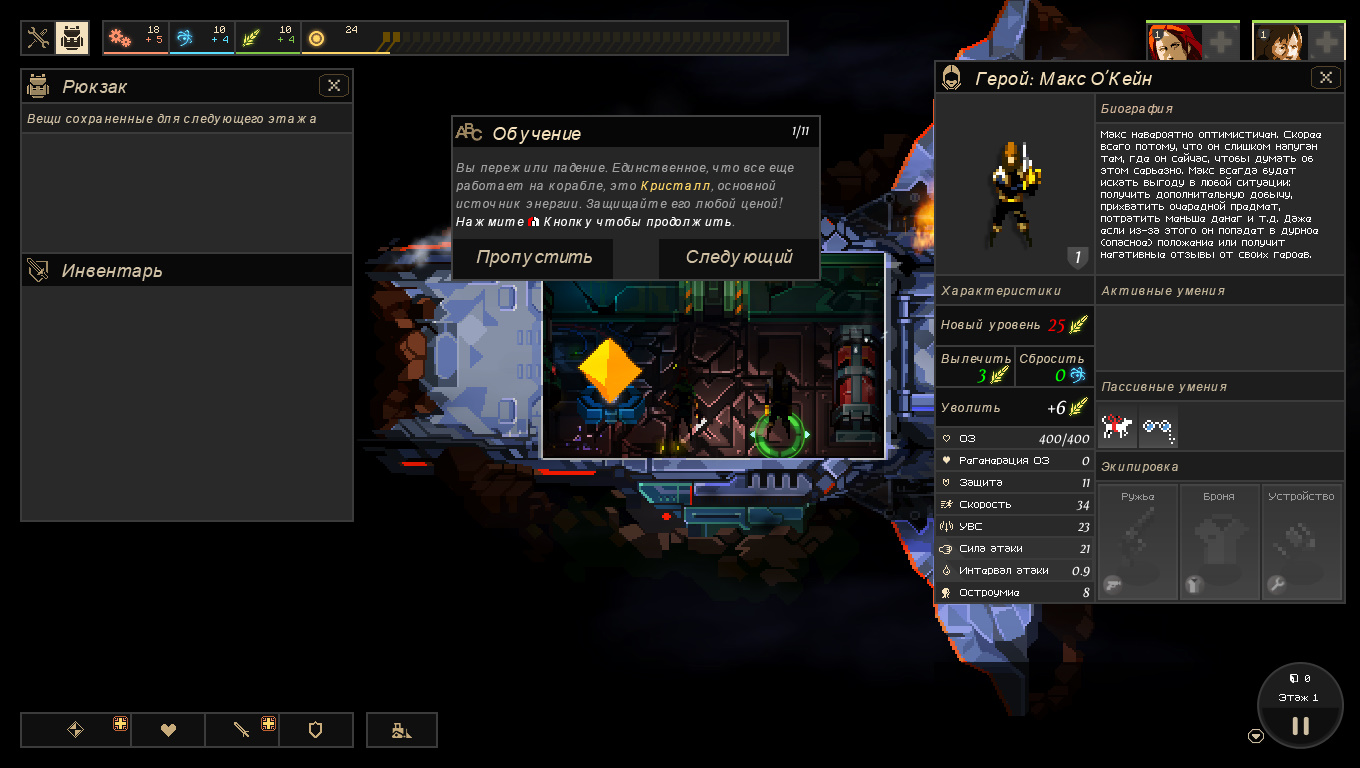Close the Макс О'Кейн hero panel
Viewport: 1360px width, 768px height.
click(x=1326, y=77)
